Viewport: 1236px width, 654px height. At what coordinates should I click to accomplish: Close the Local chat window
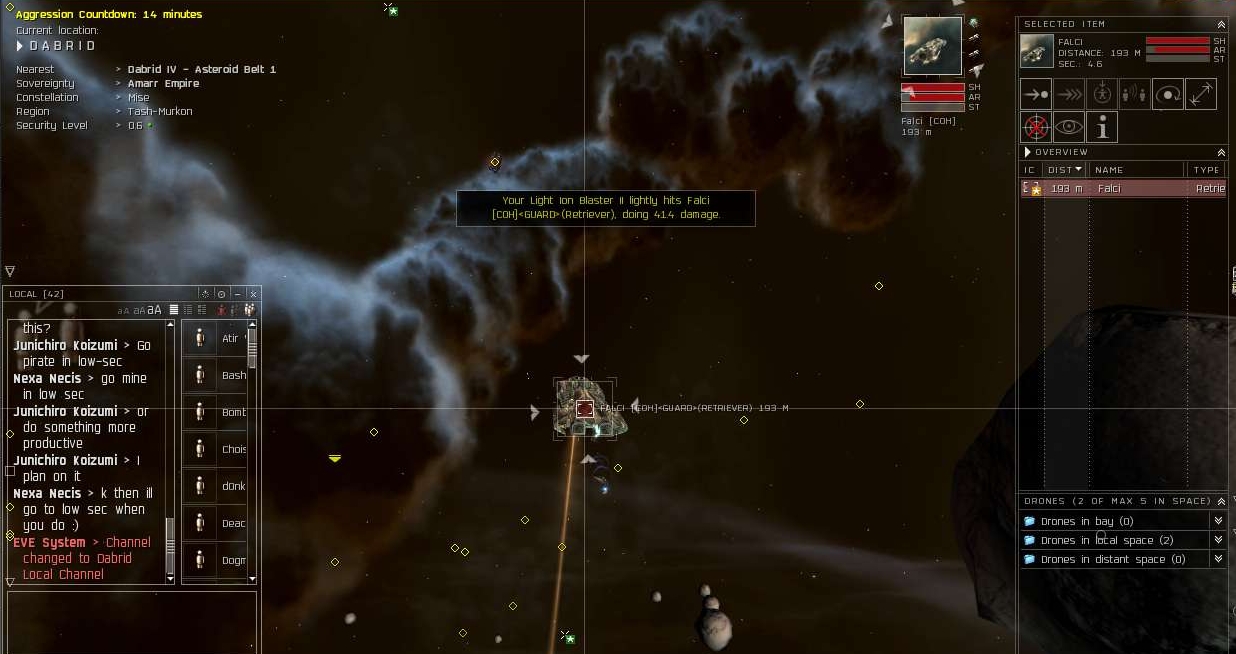[253, 294]
